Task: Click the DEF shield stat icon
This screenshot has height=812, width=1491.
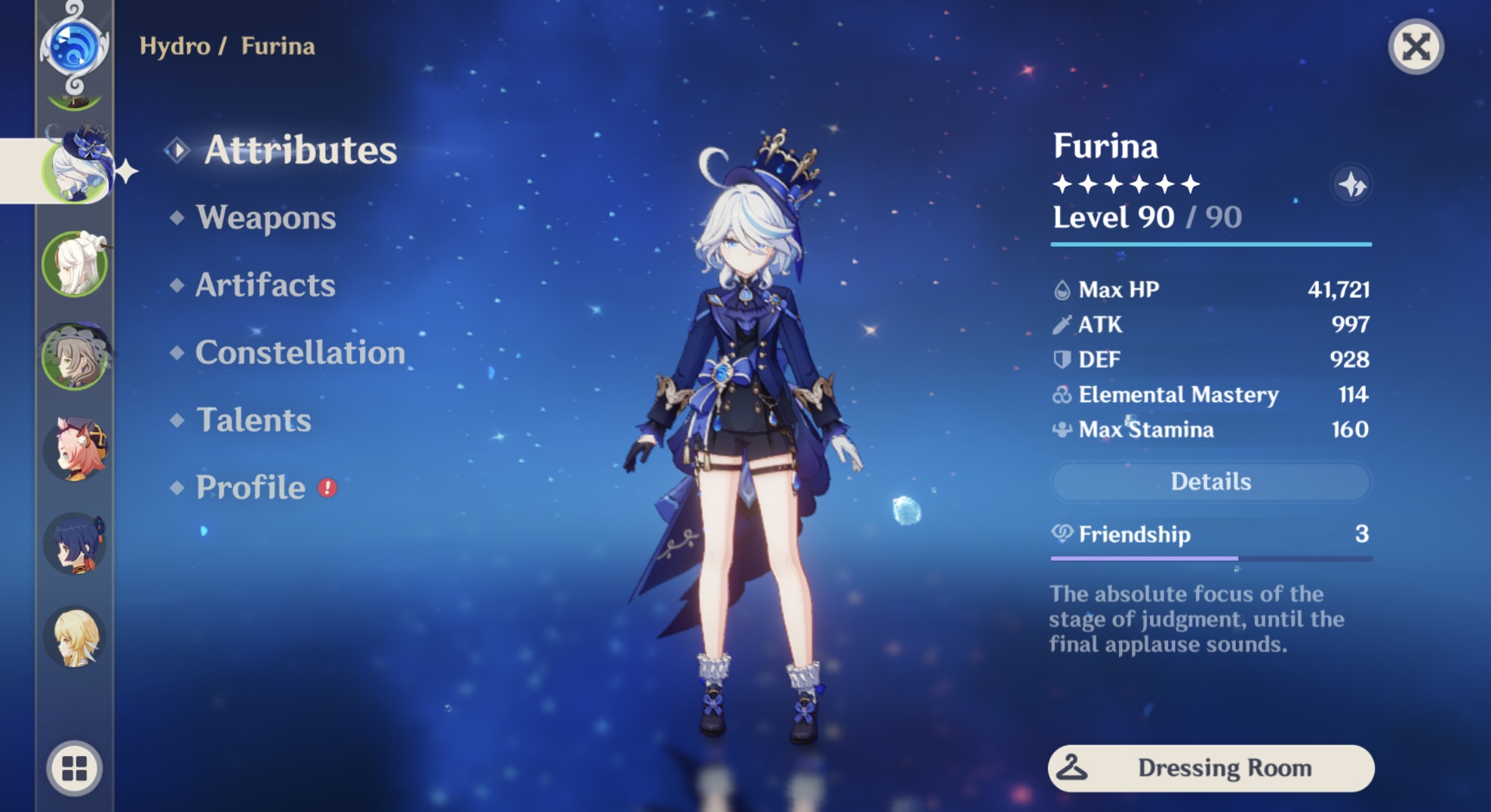Action: click(x=1063, y=360)
